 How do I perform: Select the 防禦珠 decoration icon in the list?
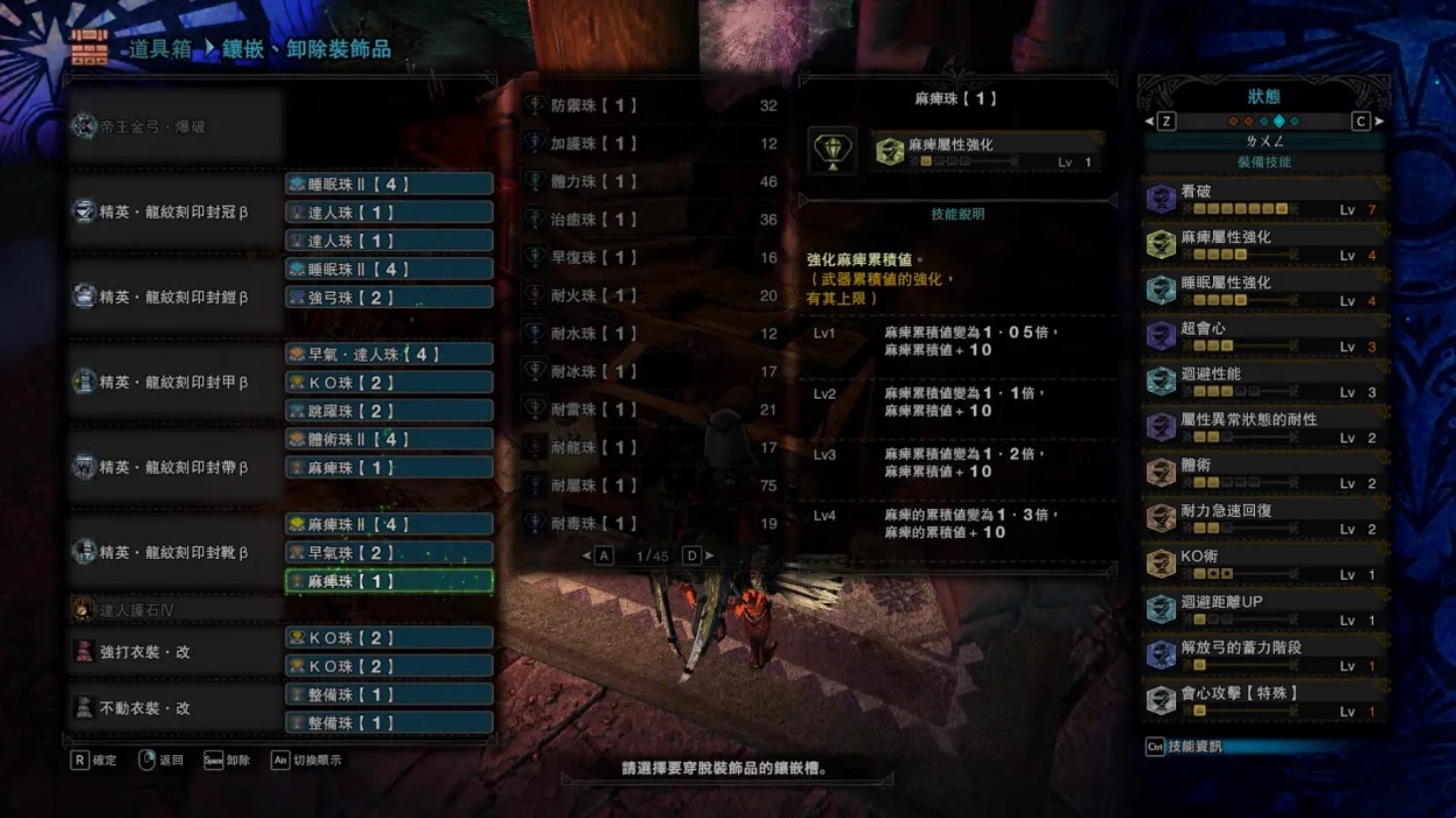[535, 104]
